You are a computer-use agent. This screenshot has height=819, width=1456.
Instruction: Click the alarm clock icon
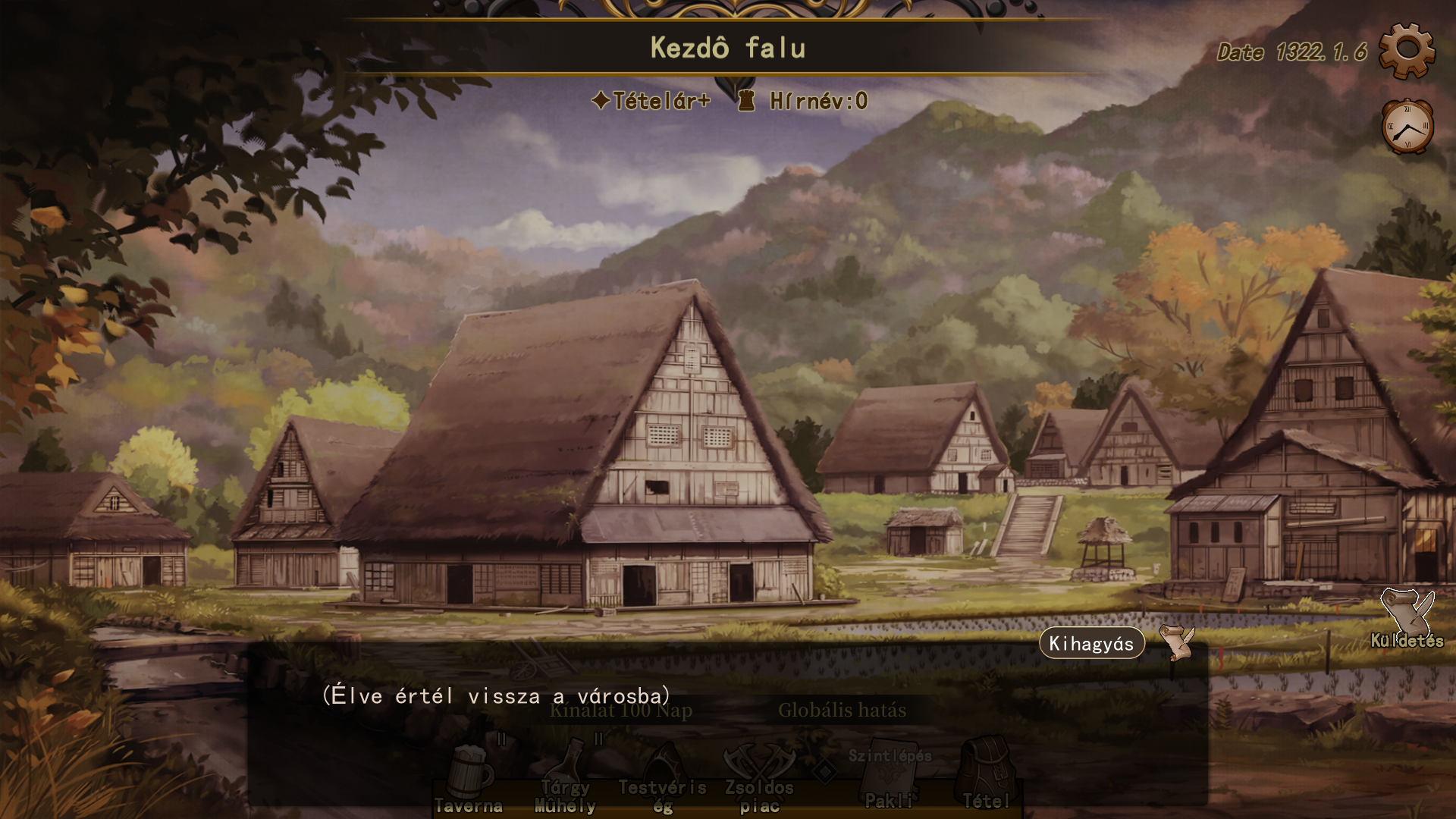click(1407, 127)
